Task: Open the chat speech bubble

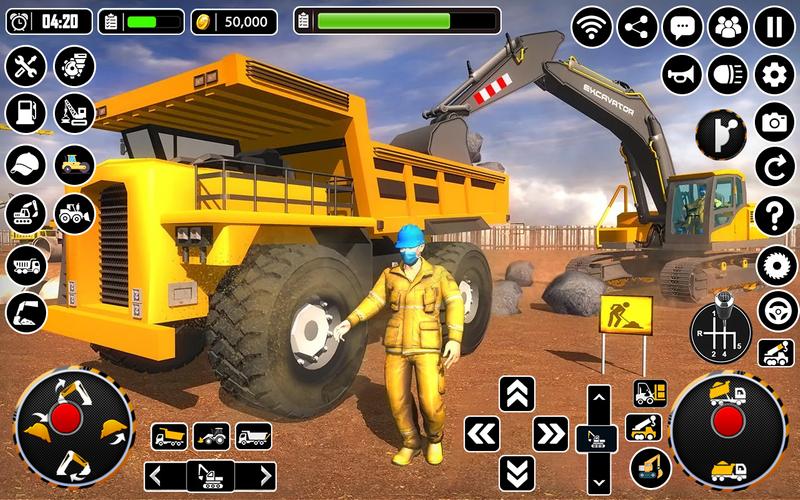Action: click(683, 26)
